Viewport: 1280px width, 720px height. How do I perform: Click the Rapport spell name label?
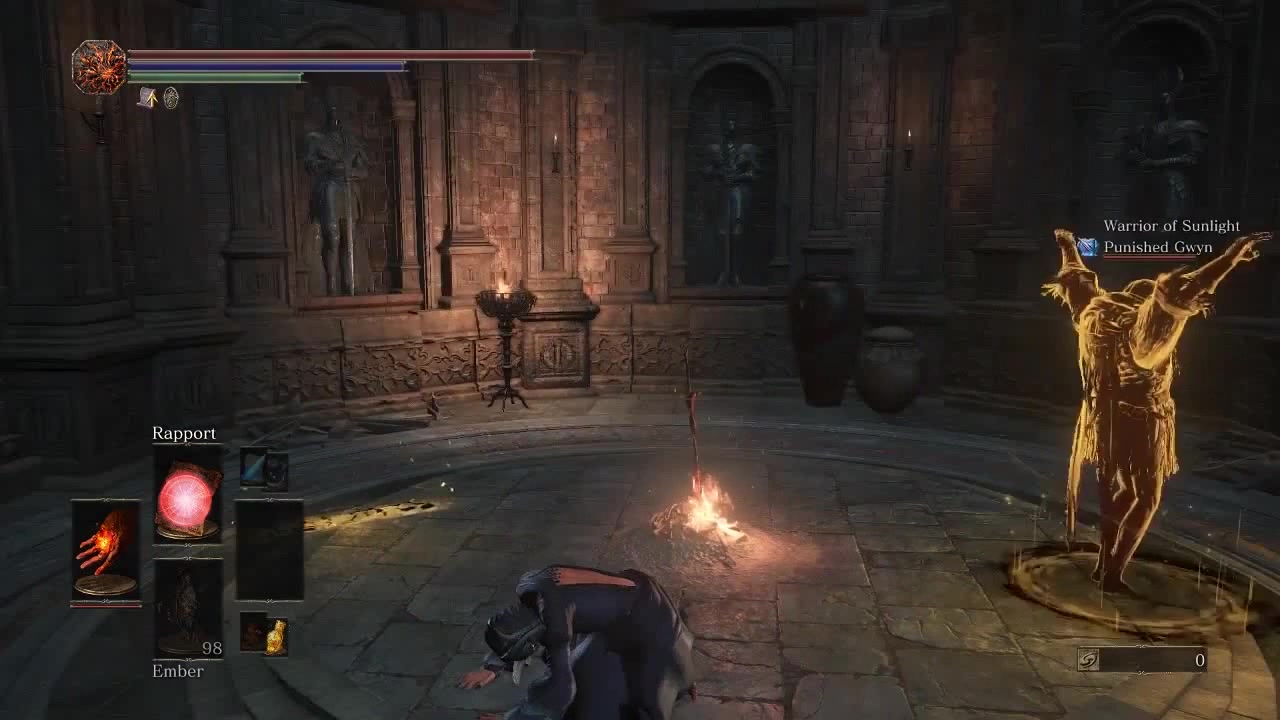click(x=184, y=433)
